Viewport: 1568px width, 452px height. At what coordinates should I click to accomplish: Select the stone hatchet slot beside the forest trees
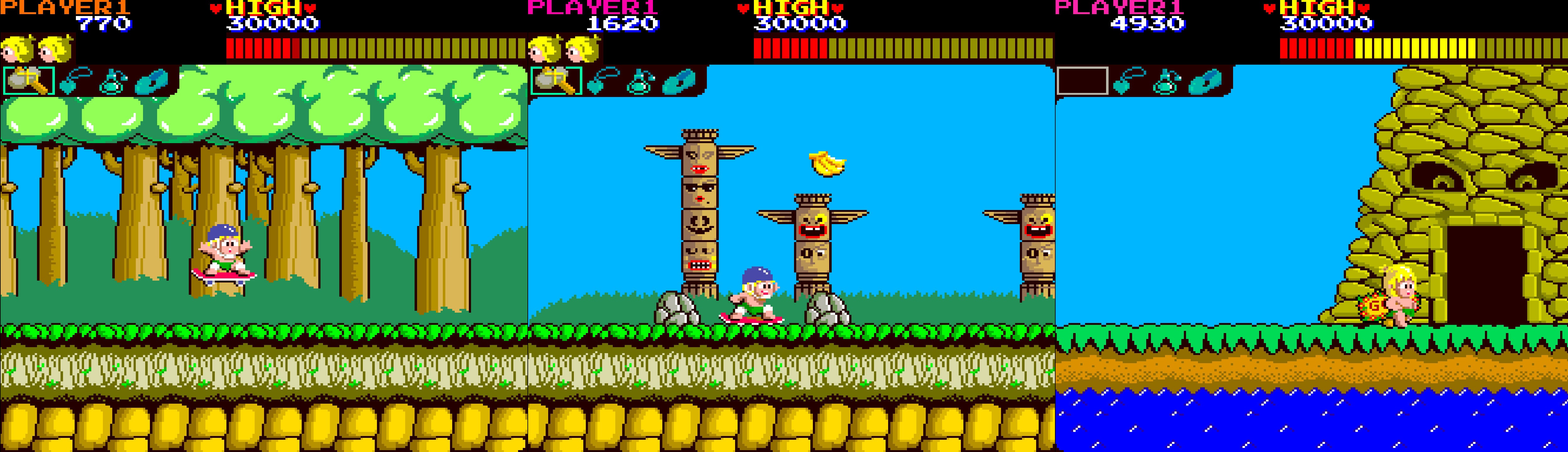click(x=29, y=81)
